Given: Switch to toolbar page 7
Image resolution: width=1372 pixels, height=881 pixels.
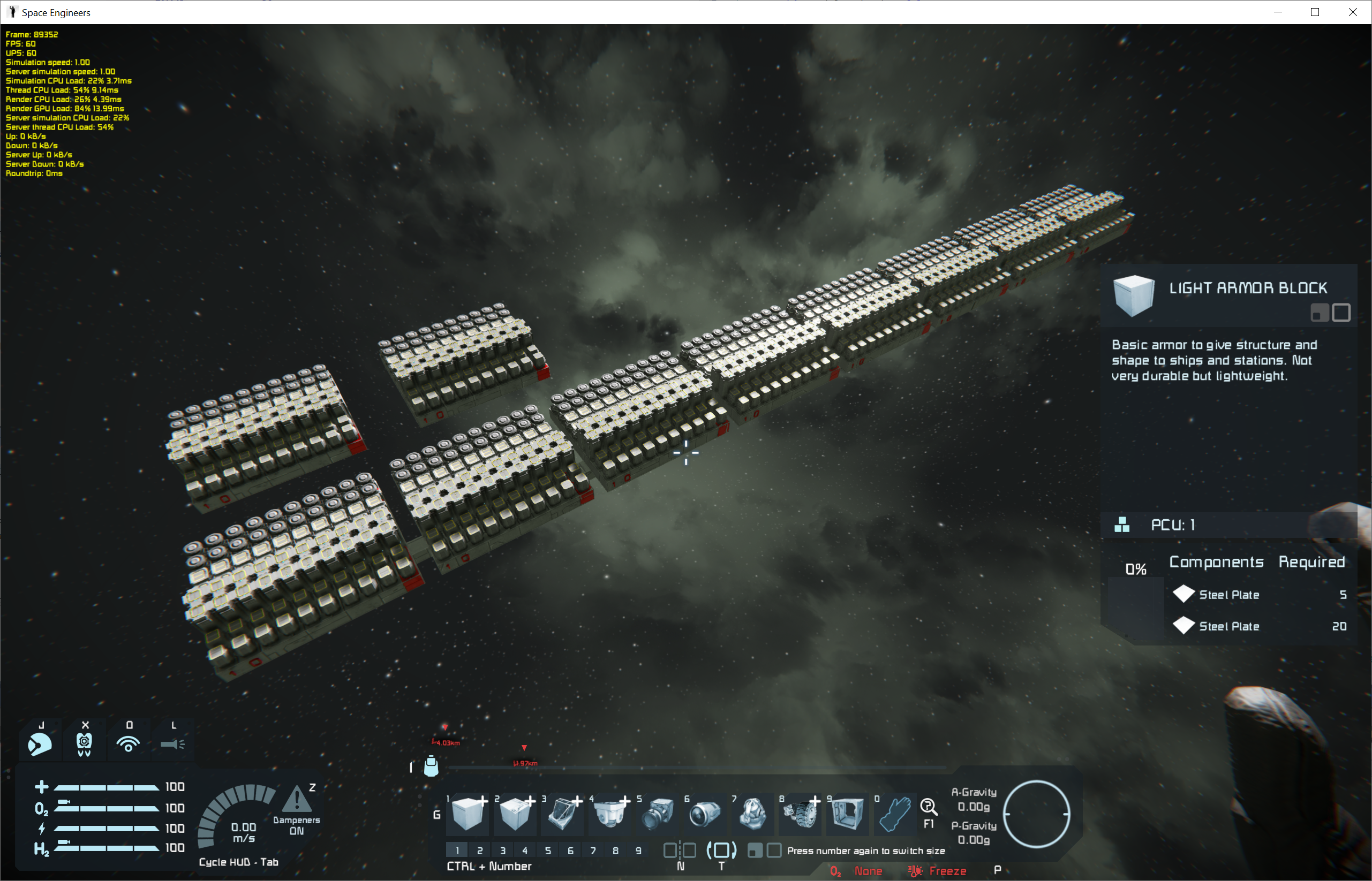Looking at the screenshot, I should click(593, 850).
